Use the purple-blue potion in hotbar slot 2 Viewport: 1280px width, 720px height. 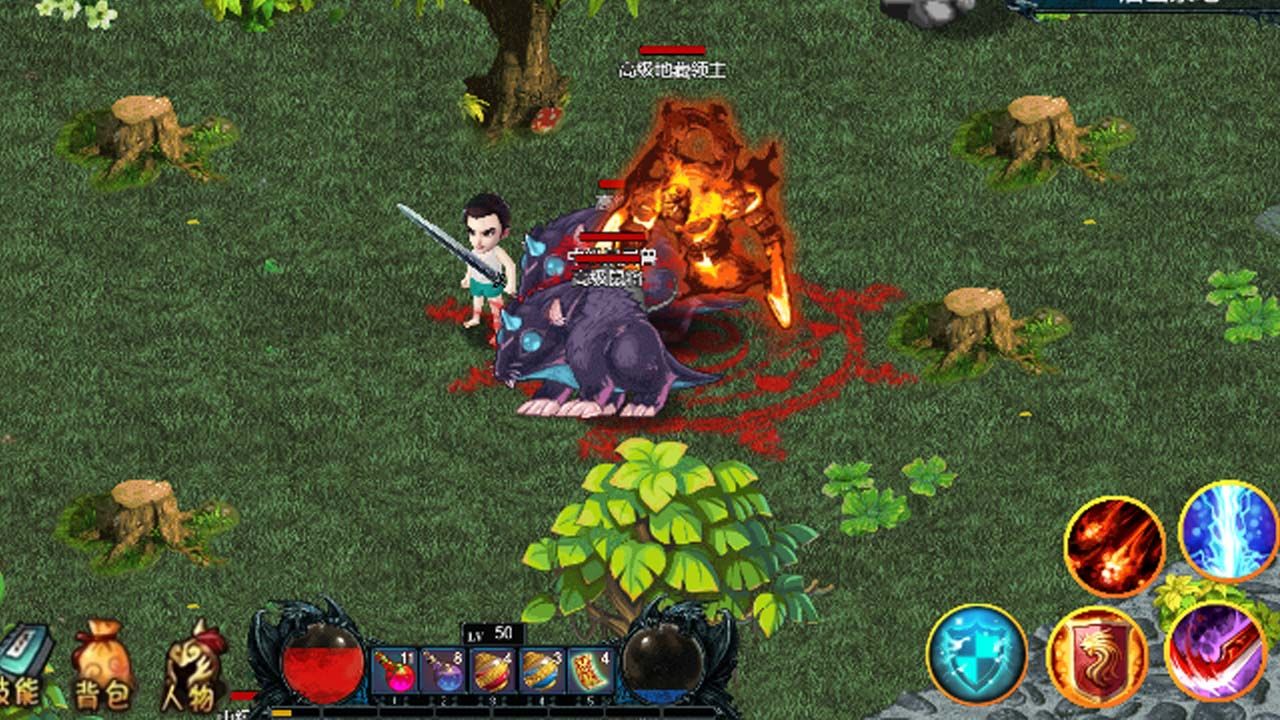pos(443,671)
